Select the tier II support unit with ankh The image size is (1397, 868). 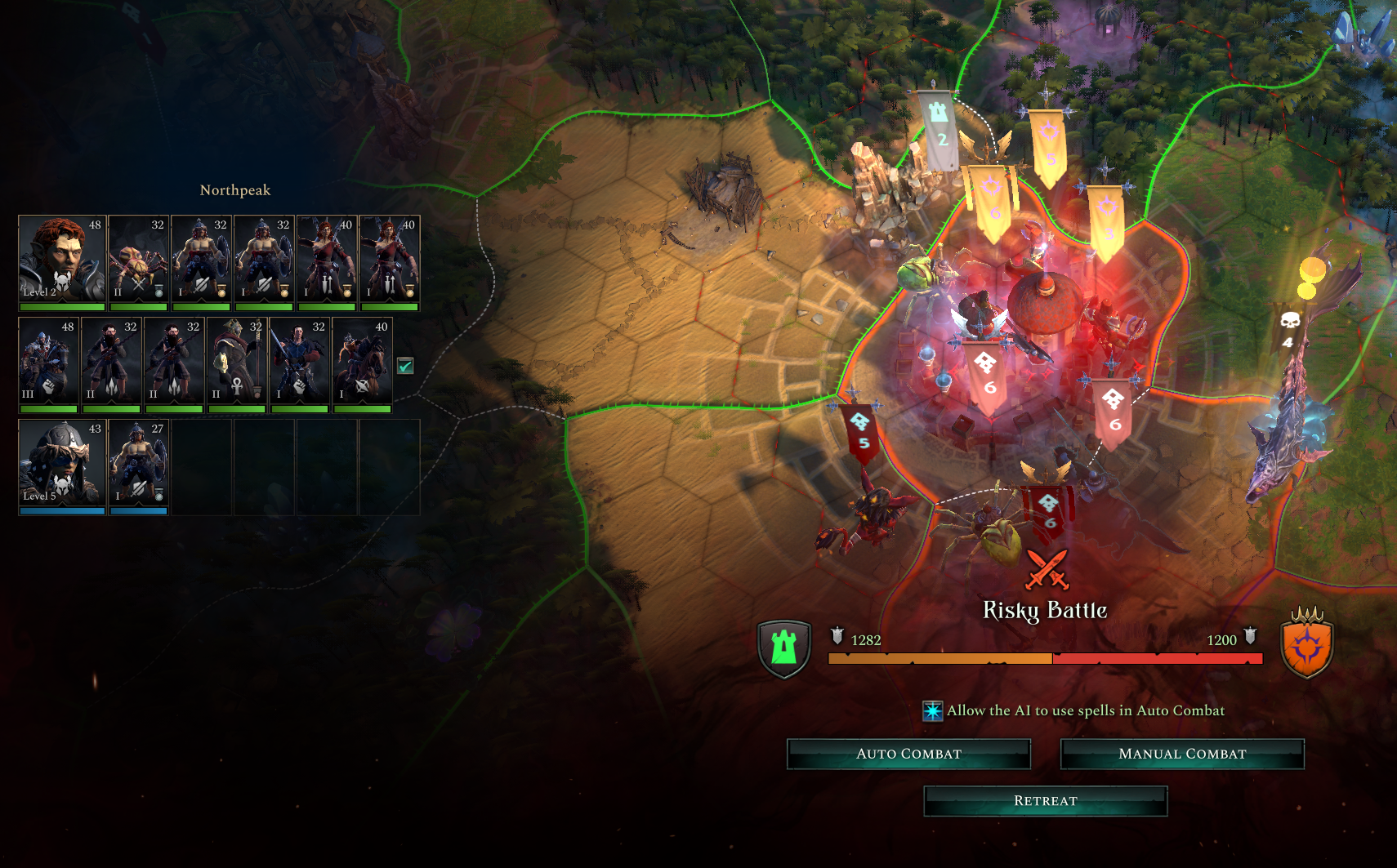(237, 363)
